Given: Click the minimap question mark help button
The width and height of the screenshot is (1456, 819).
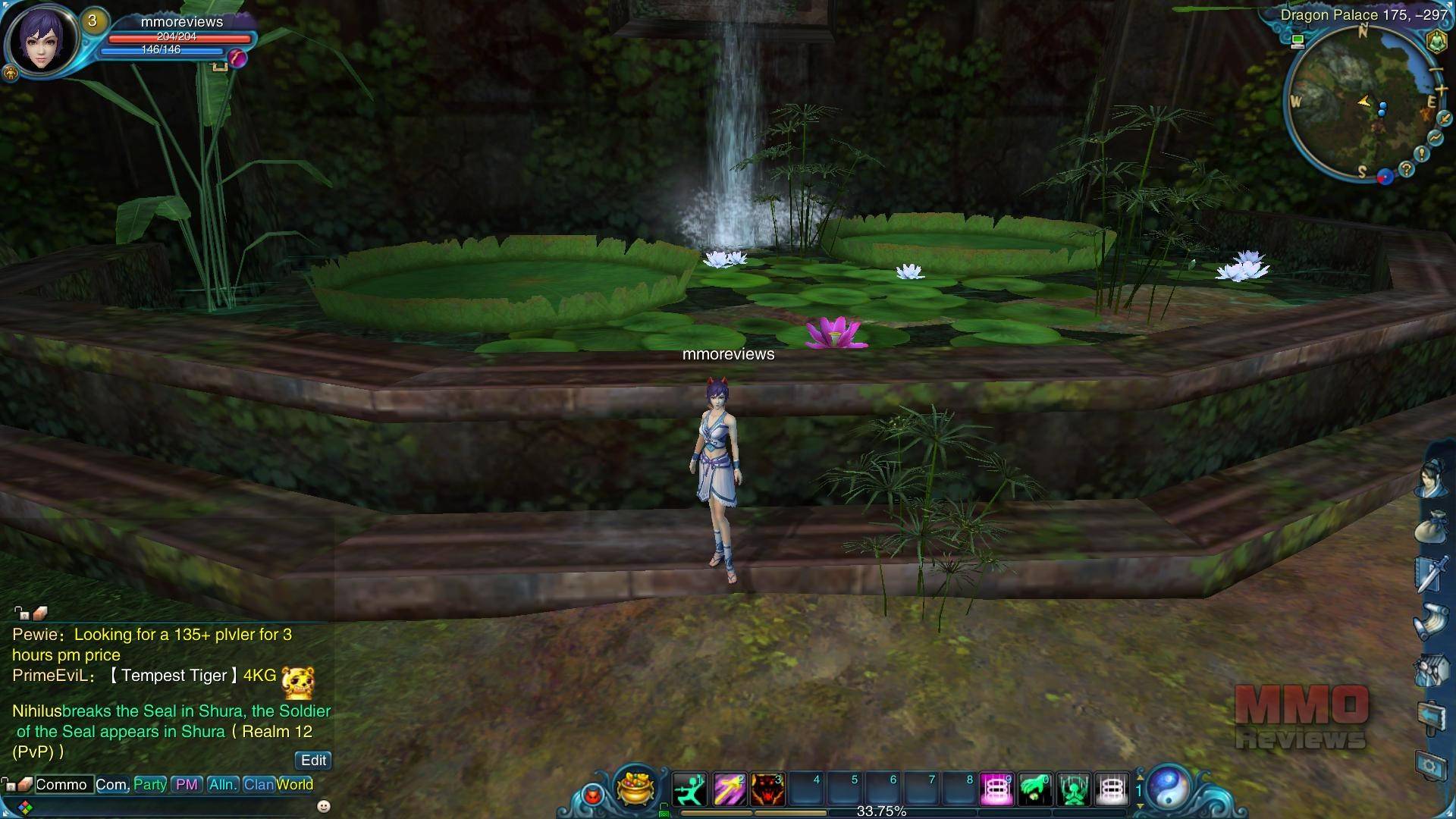Looking at the screenshot, I should 1407,169.
